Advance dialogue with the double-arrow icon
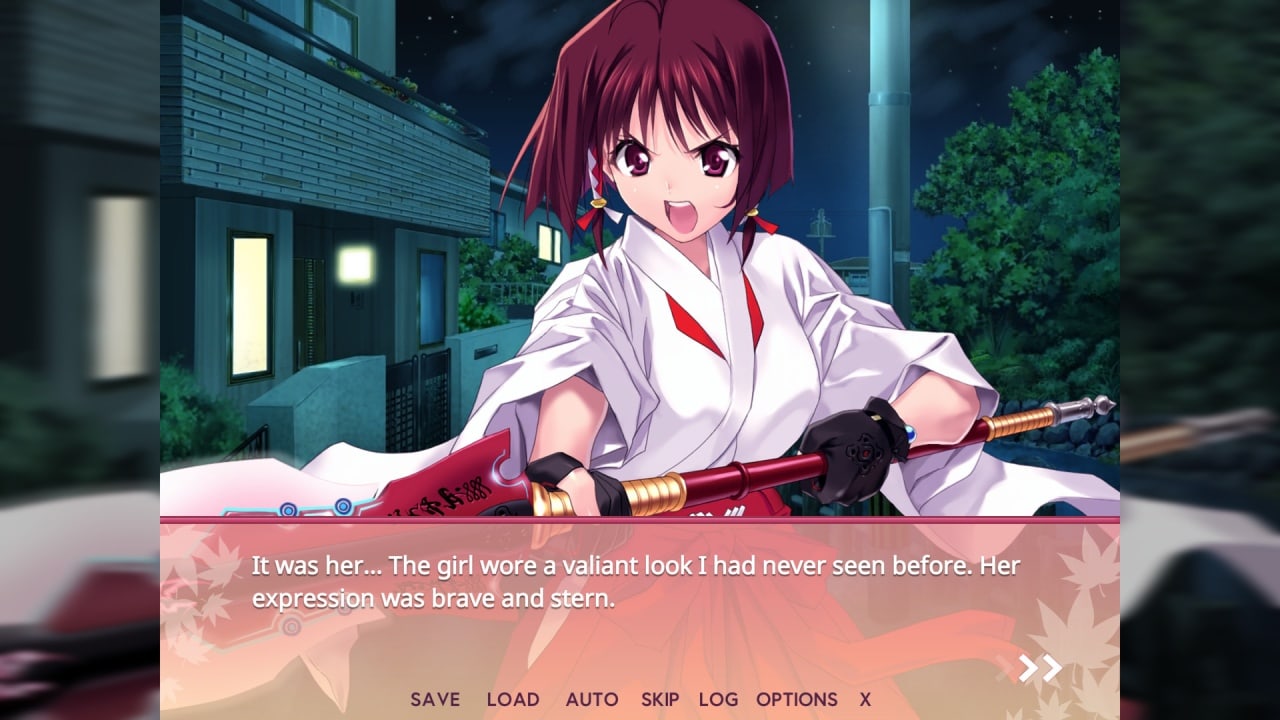1280x720 pixels. pyautogui.click(x=1040, y=669)
